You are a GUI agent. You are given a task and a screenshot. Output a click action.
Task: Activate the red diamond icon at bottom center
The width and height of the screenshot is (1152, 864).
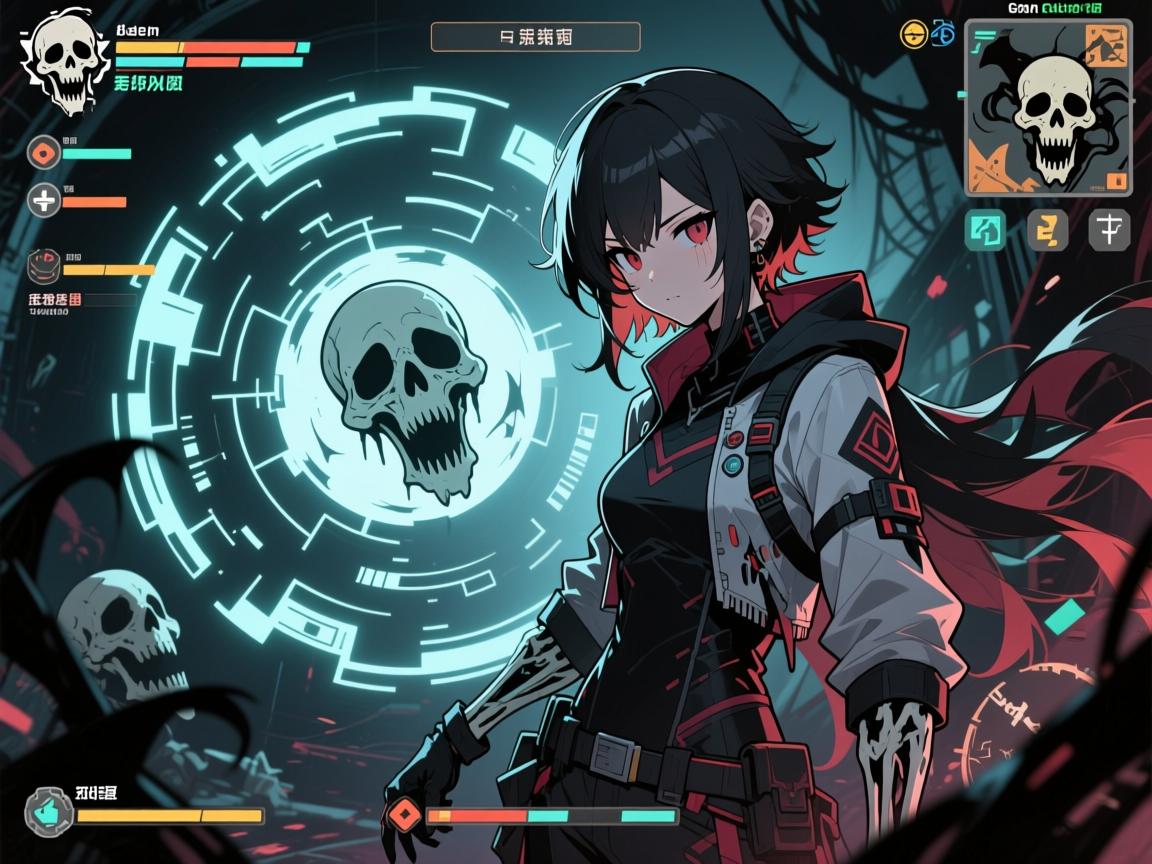click(405, 814)
